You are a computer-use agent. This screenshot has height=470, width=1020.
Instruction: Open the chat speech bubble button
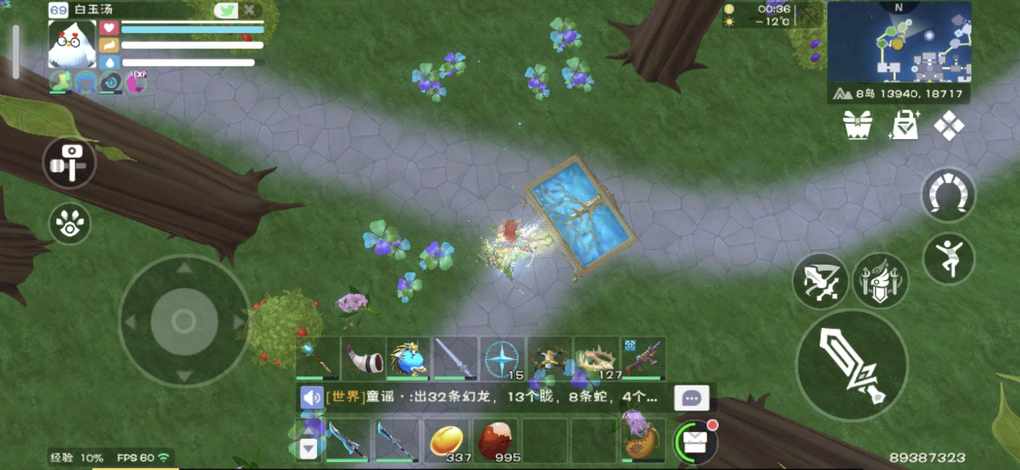point(692,397)
